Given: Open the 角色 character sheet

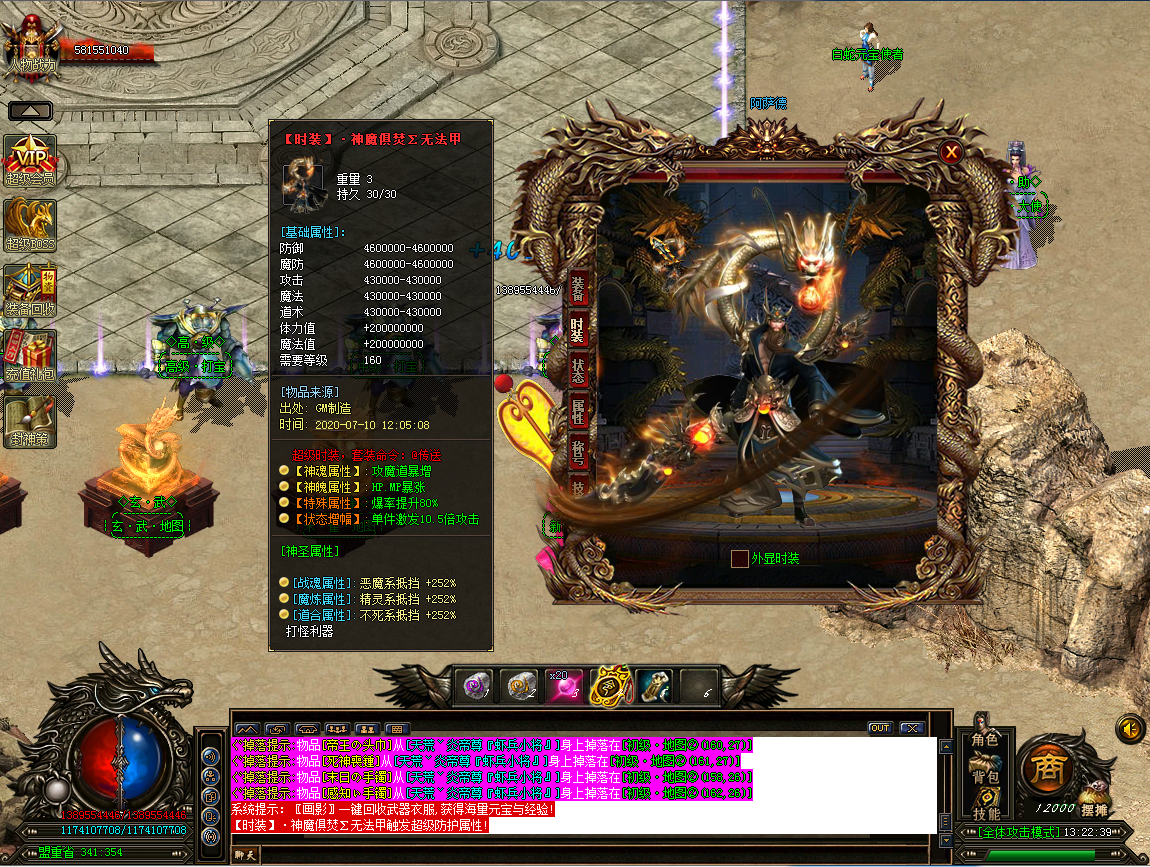Looking at the screenshot, I should point(985,740).
